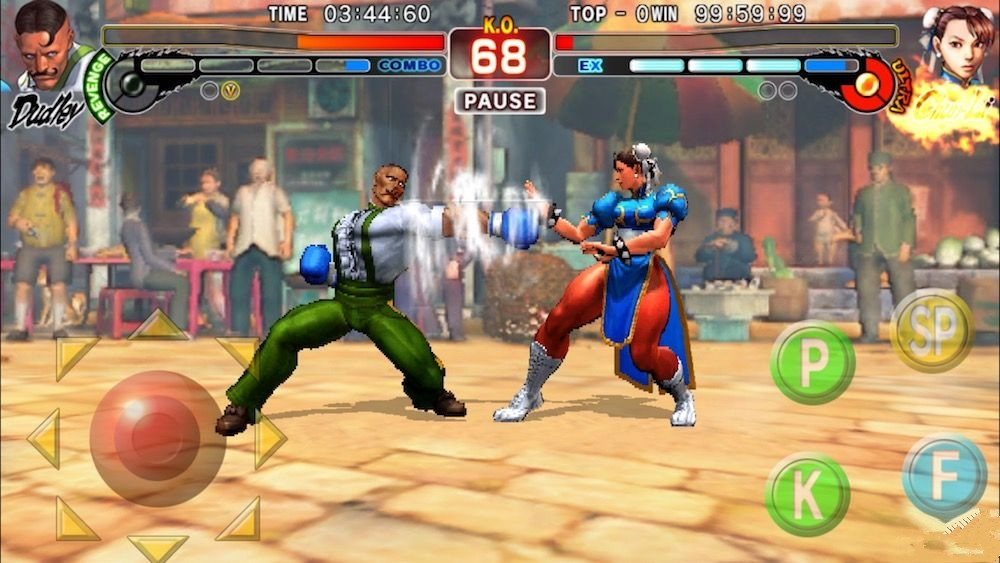1000x563 pixels.
Task: Tap the left arrow on the D-pad
Action: [x=44, y=438]
